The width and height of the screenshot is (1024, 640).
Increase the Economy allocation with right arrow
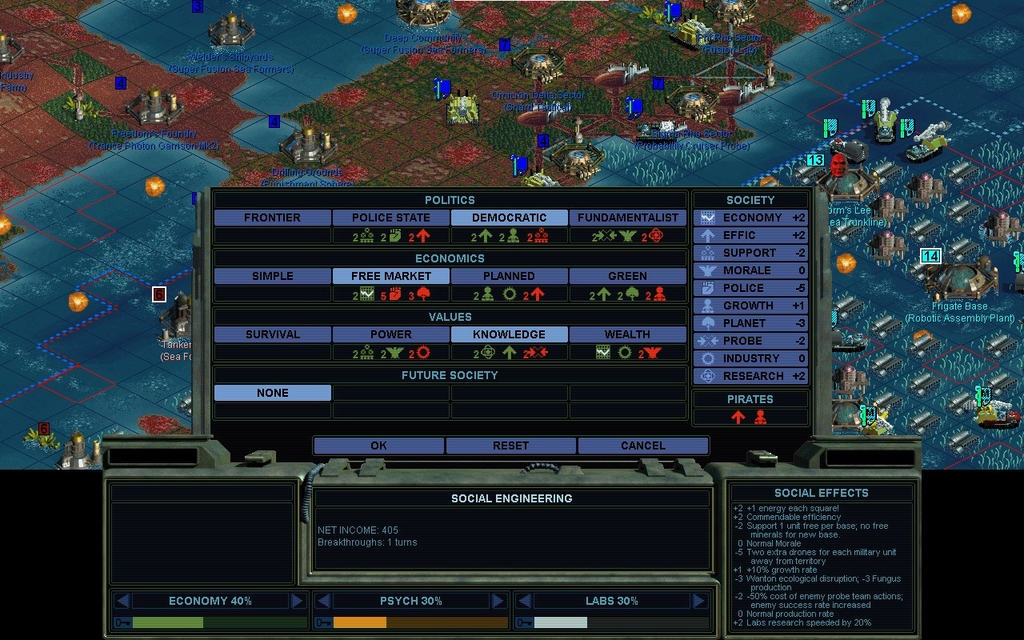click(x=297, y=601)
